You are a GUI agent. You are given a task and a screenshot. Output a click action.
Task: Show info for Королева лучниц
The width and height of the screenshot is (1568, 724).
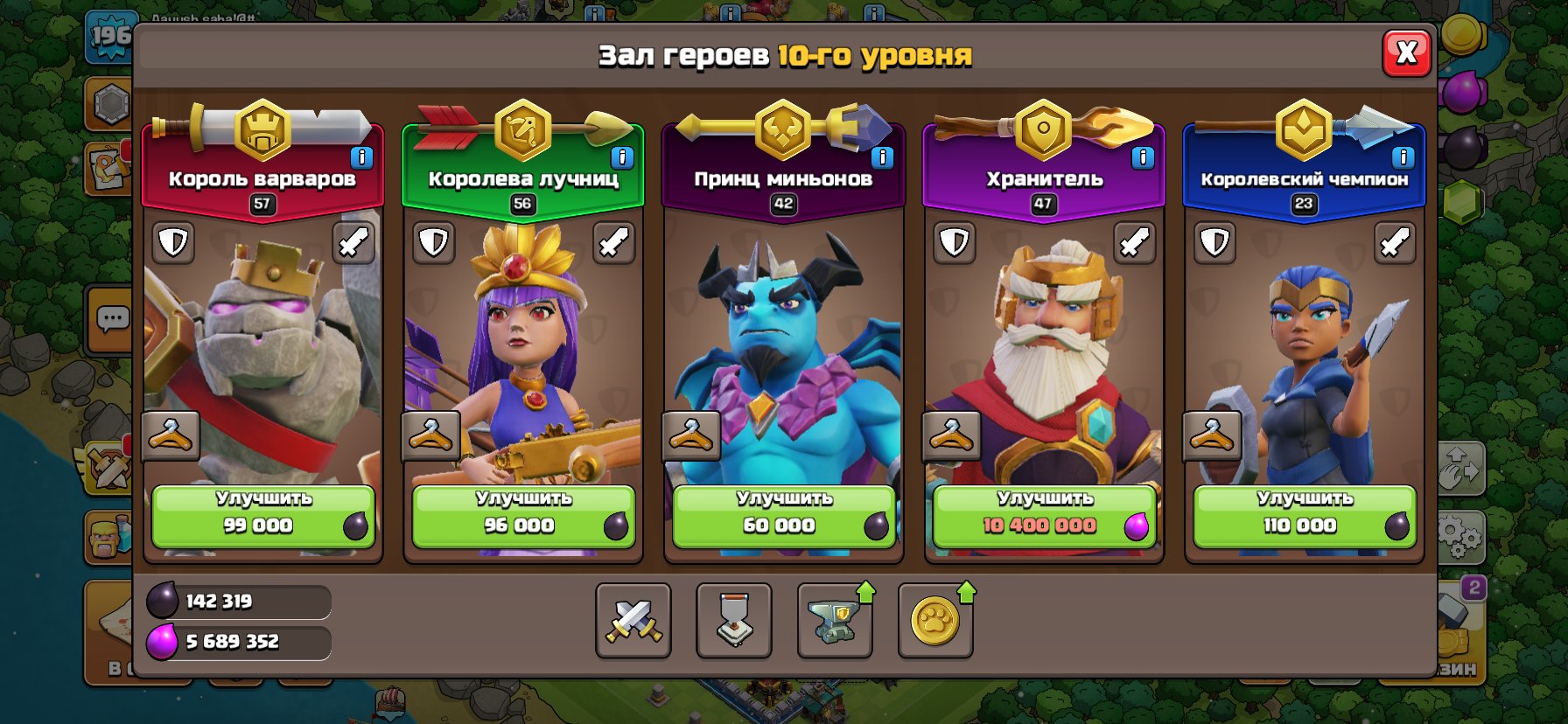pos(621,158)
